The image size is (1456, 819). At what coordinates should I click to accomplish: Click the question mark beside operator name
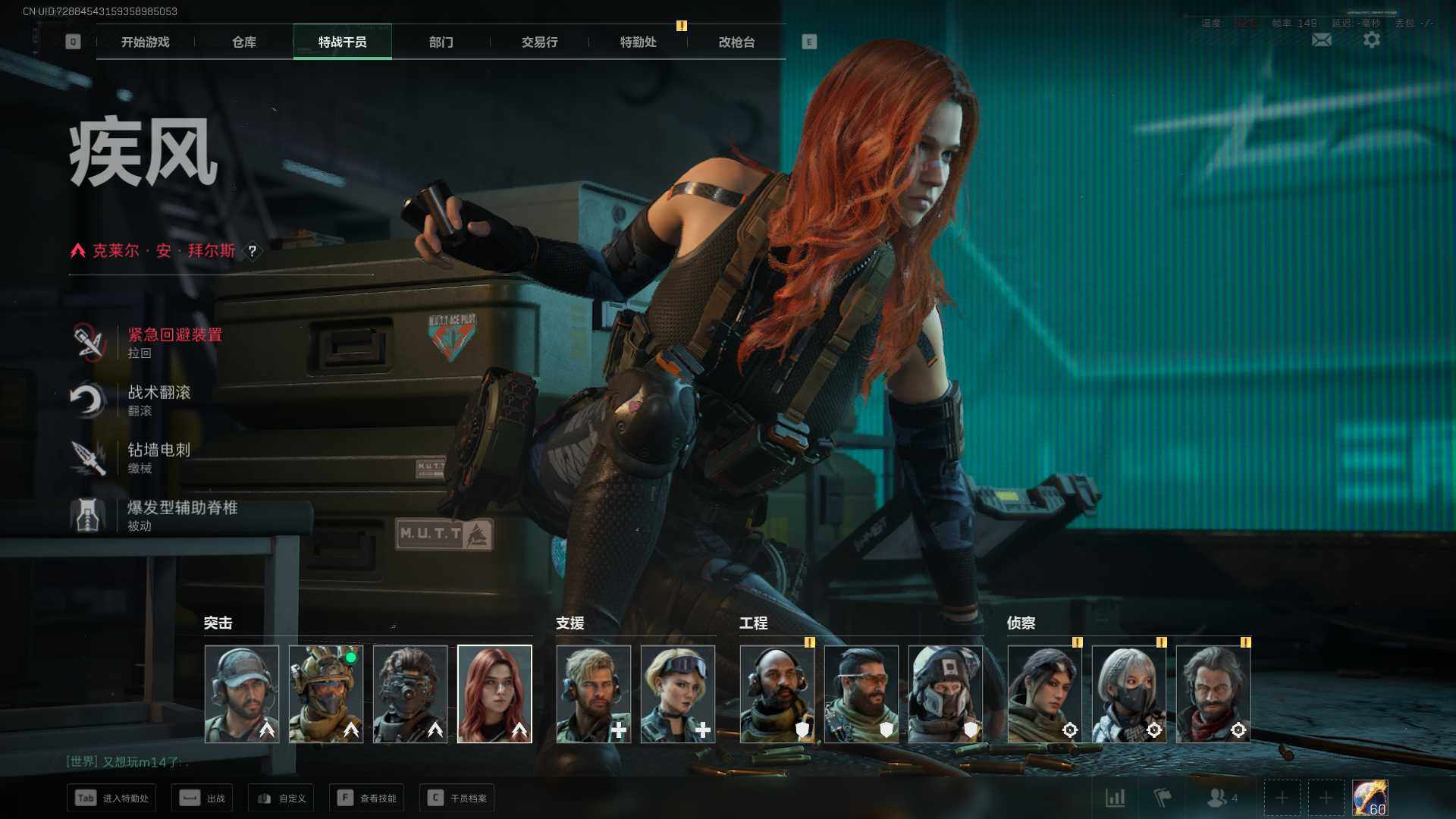pos(253,251)
